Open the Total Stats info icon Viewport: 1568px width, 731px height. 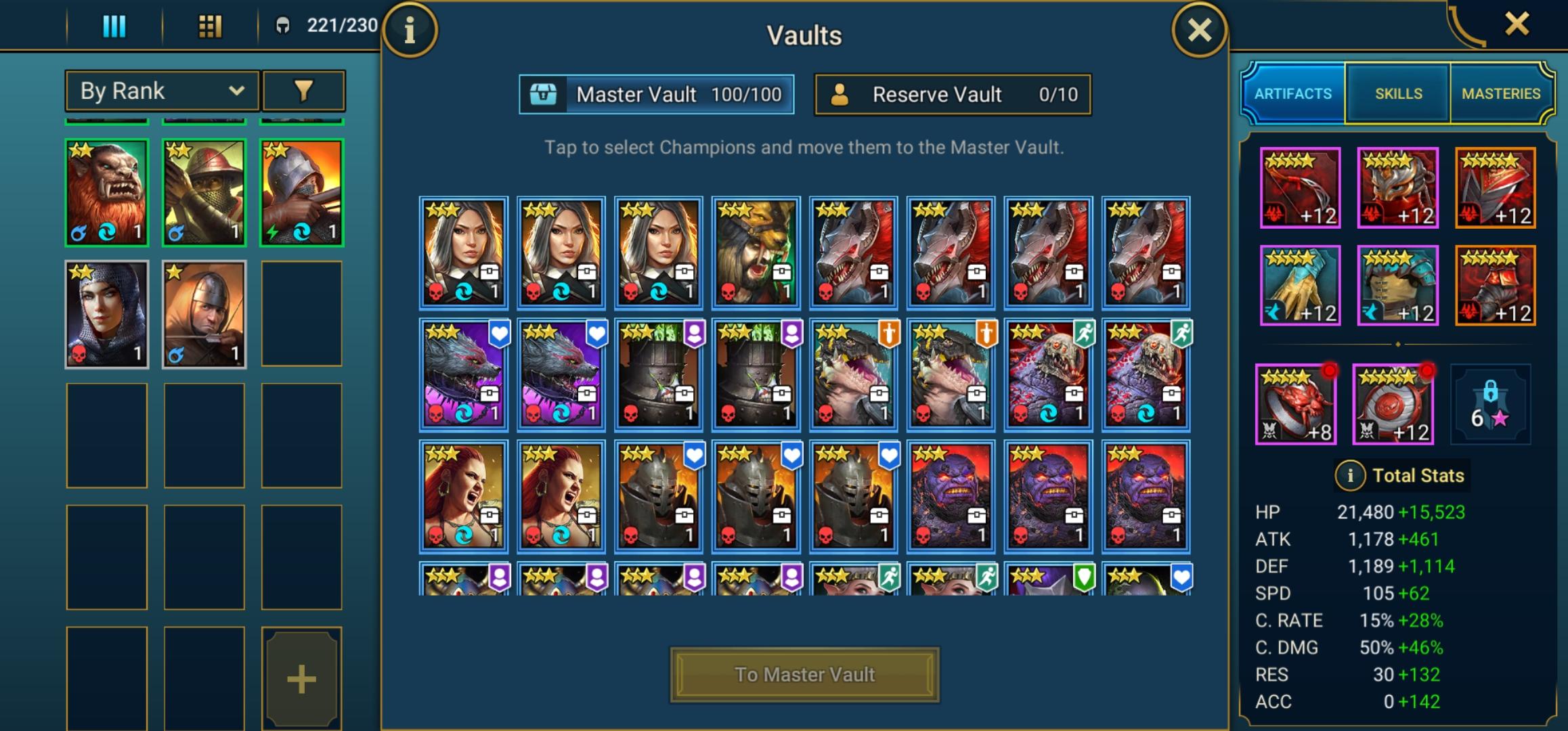1350,474
